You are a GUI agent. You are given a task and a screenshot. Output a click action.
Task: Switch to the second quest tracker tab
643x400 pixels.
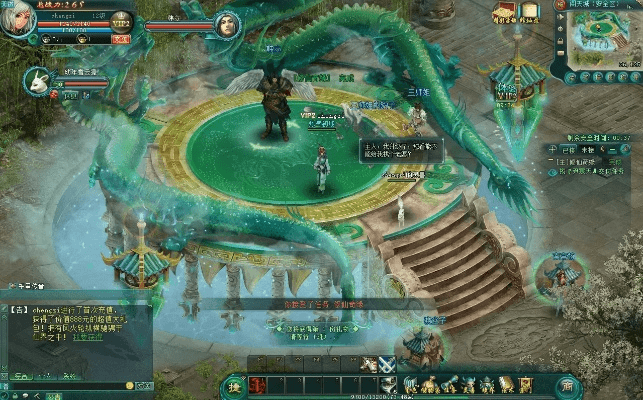[589, 149]
